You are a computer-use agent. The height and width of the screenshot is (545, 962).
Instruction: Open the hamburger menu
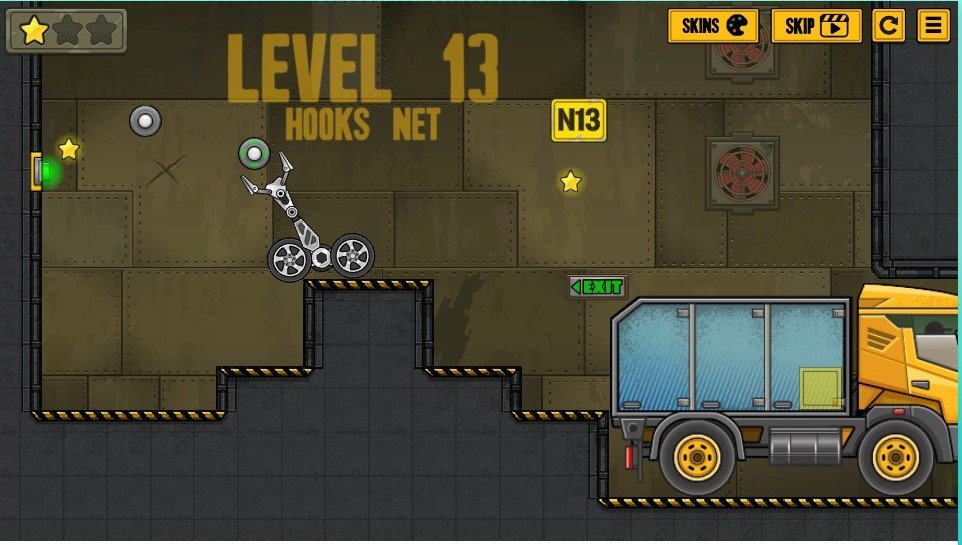click(933, 26)
